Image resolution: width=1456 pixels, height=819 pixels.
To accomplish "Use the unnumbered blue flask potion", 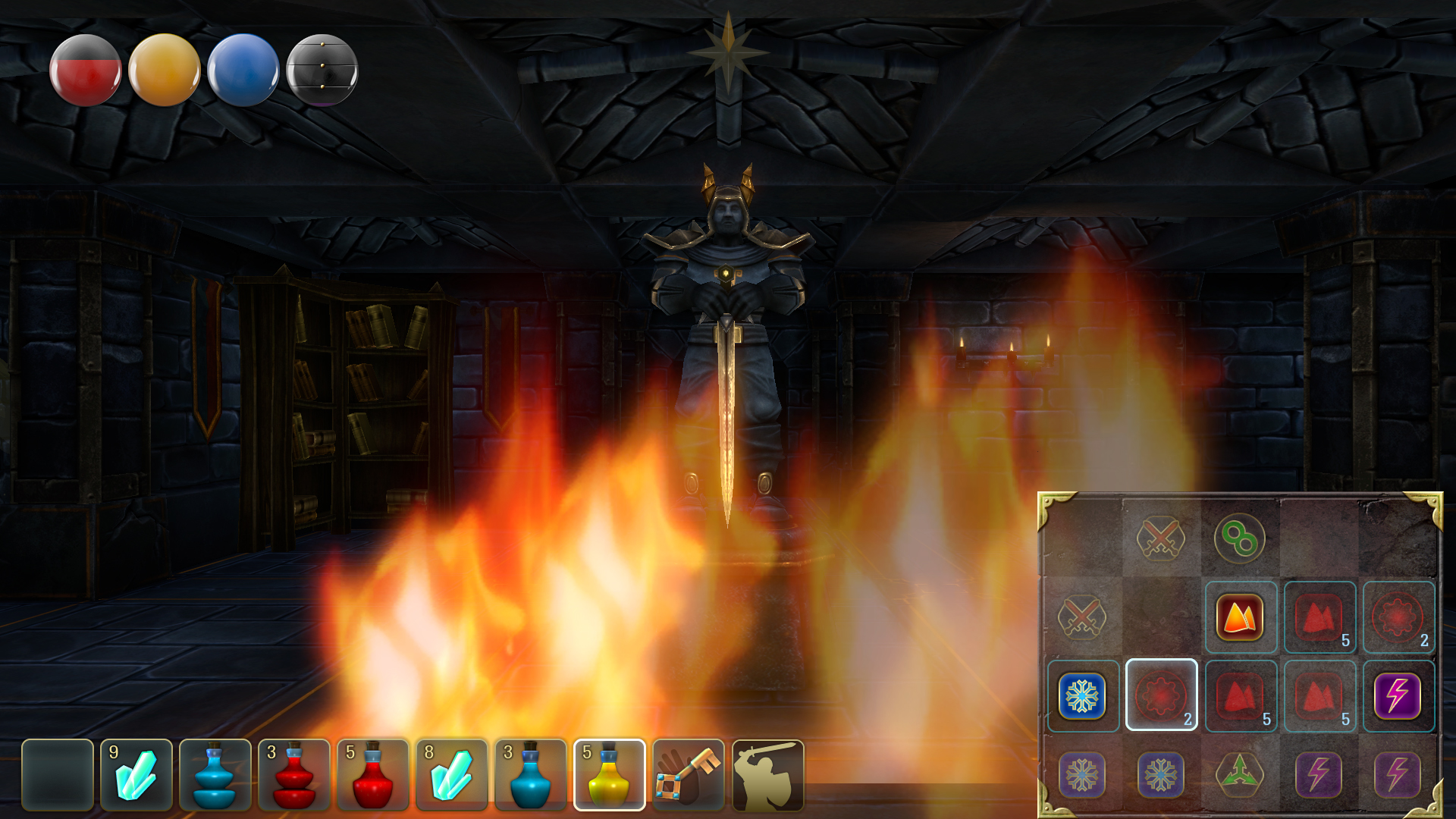I will 215,775.
